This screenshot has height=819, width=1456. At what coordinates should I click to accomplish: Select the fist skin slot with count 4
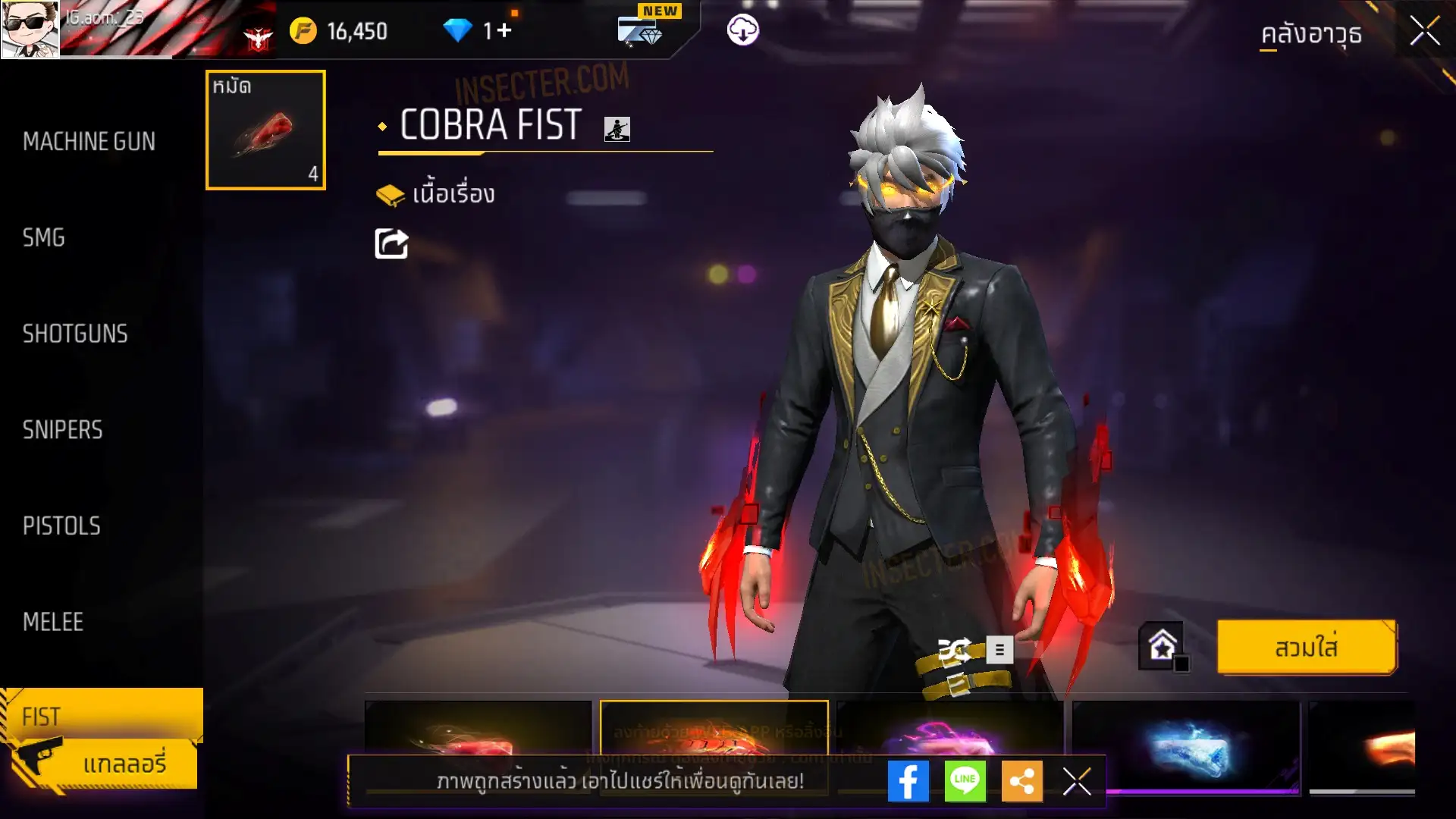265,130
